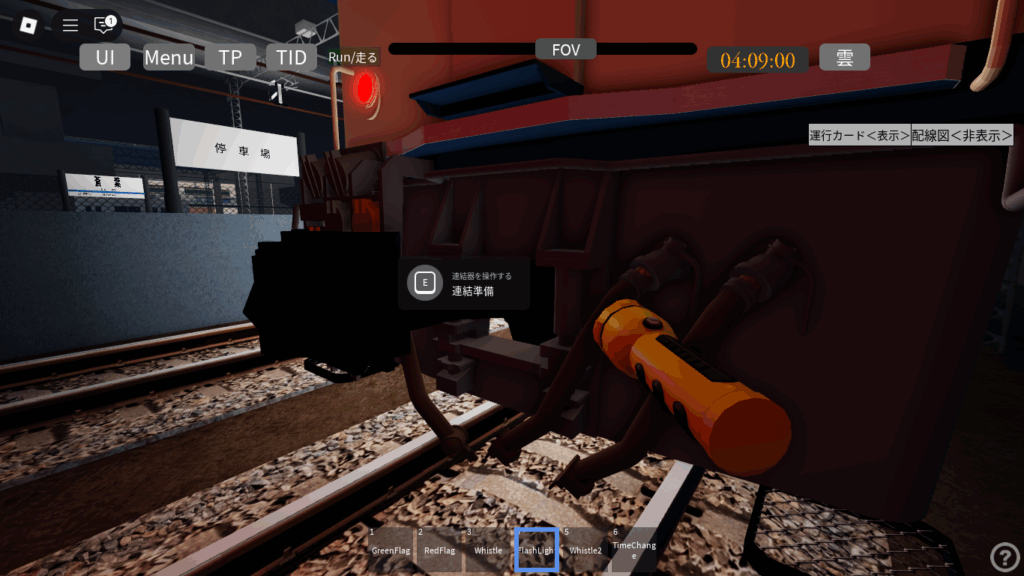This screenshot has height=576, width=1024.
Task: Select the FlashLight hotbar slot
Action: click(536, 549)
